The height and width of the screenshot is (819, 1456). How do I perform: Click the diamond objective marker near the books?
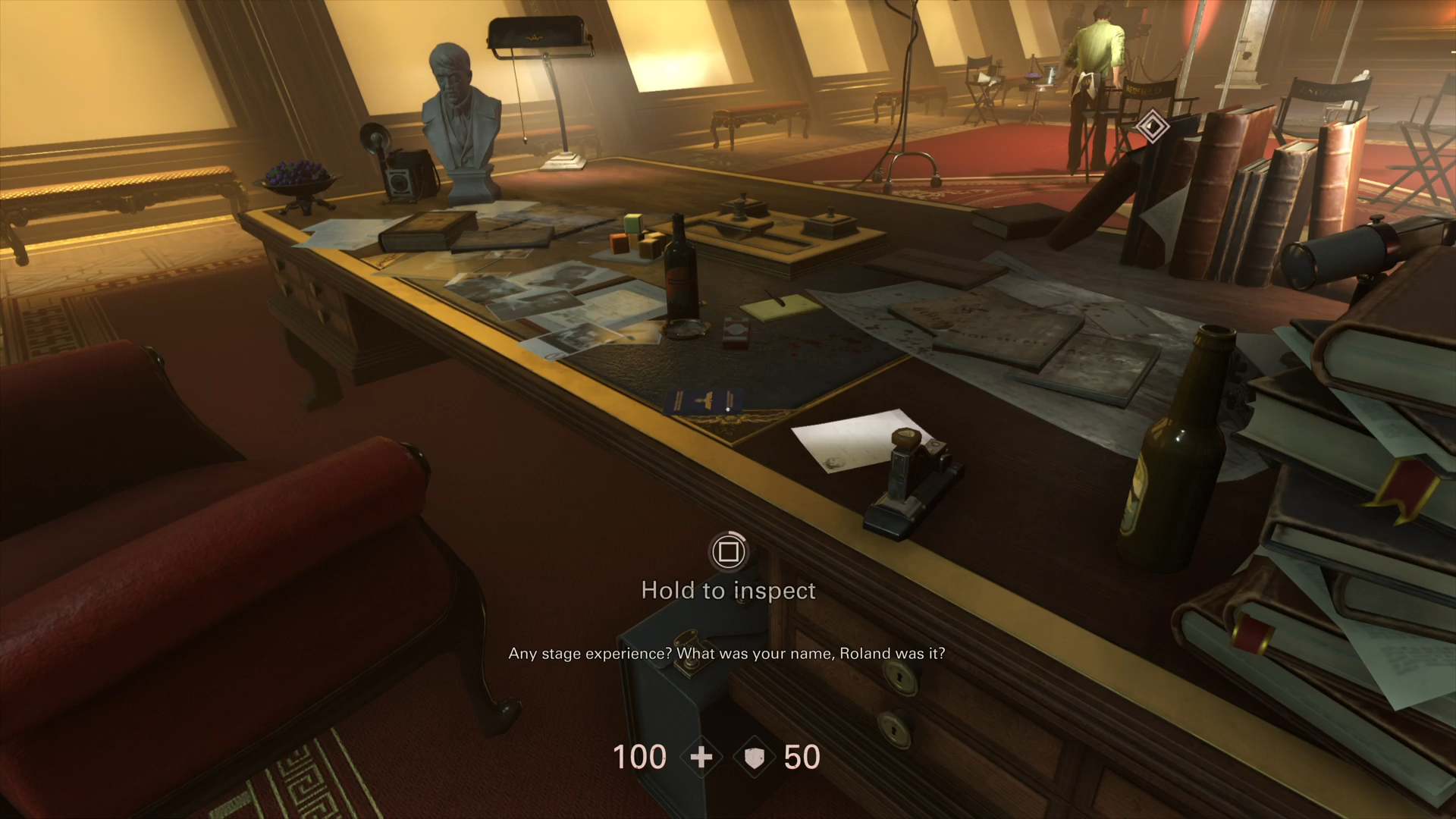pyautogui.click(x=1151, y=127)
